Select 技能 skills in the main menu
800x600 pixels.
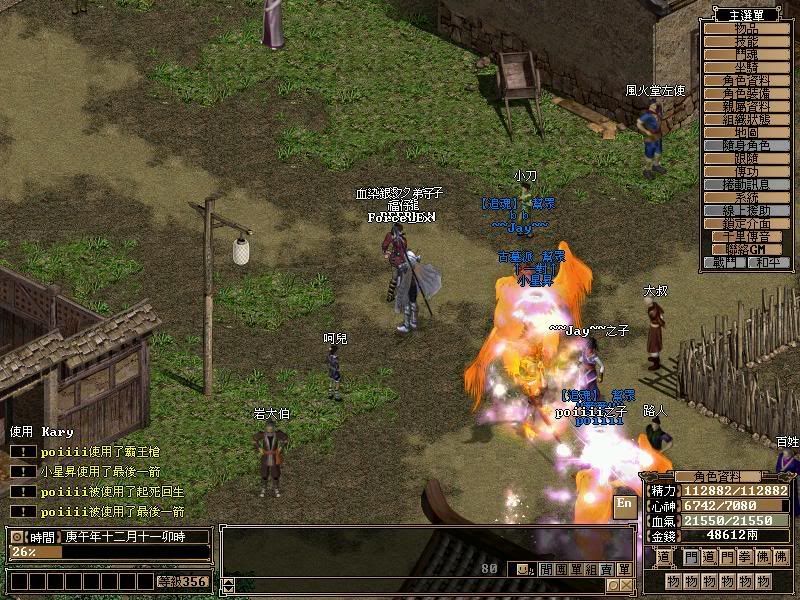pos(746,41)
